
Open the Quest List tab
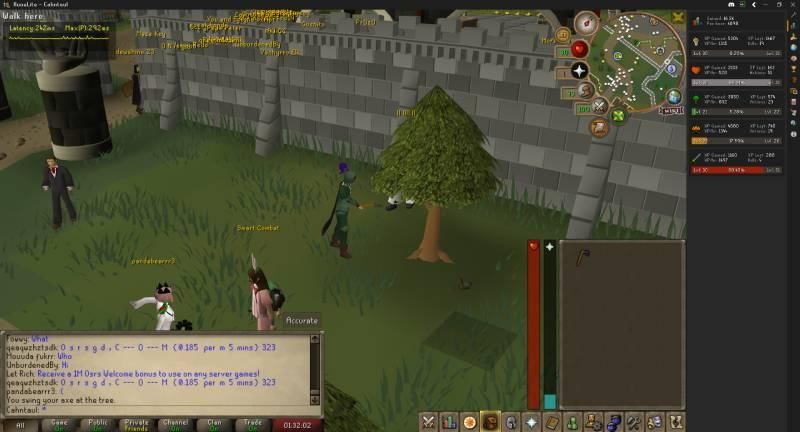point(469,422)
